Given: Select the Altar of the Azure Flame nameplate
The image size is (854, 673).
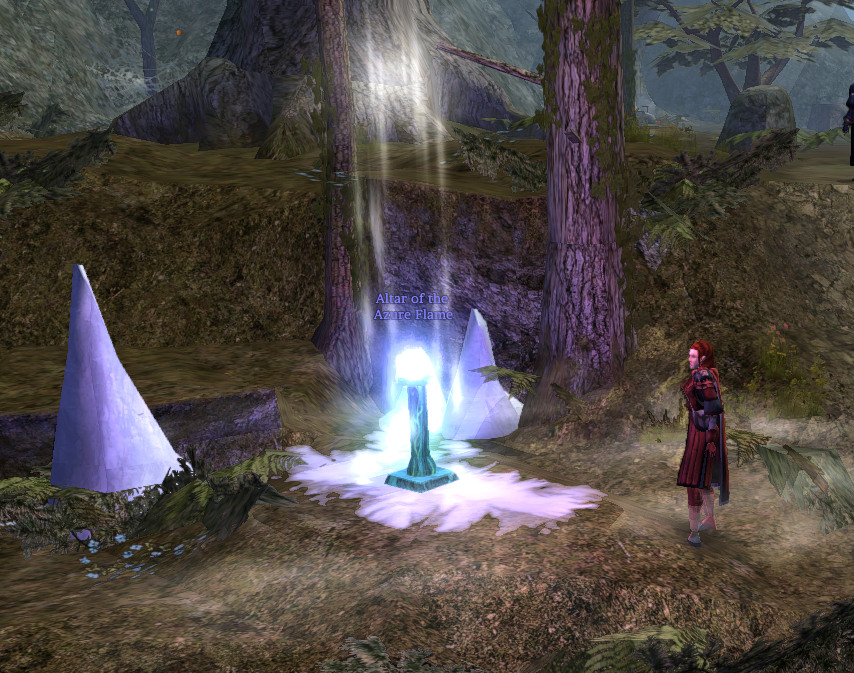Looking at the screenshot, I should pyautogui.click(x=413, y=307).
